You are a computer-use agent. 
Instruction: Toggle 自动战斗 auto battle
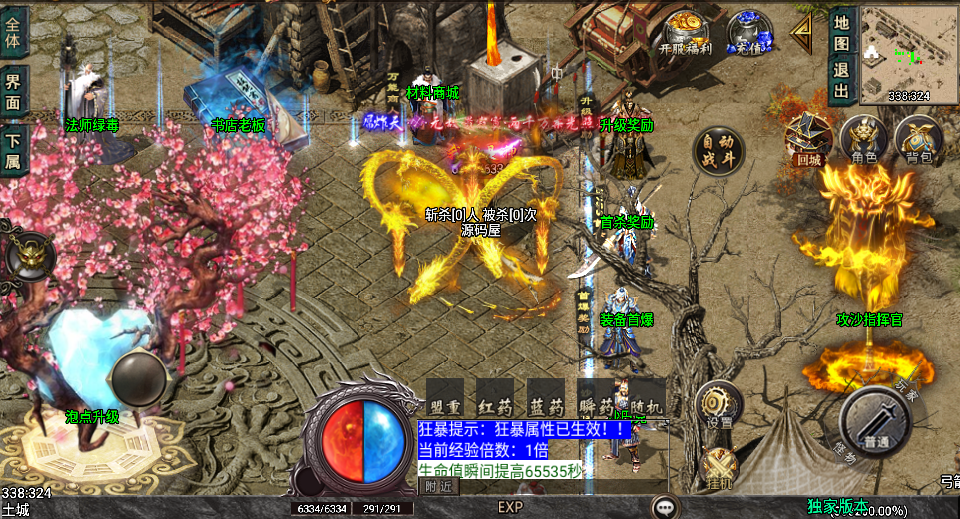point(719,150)
